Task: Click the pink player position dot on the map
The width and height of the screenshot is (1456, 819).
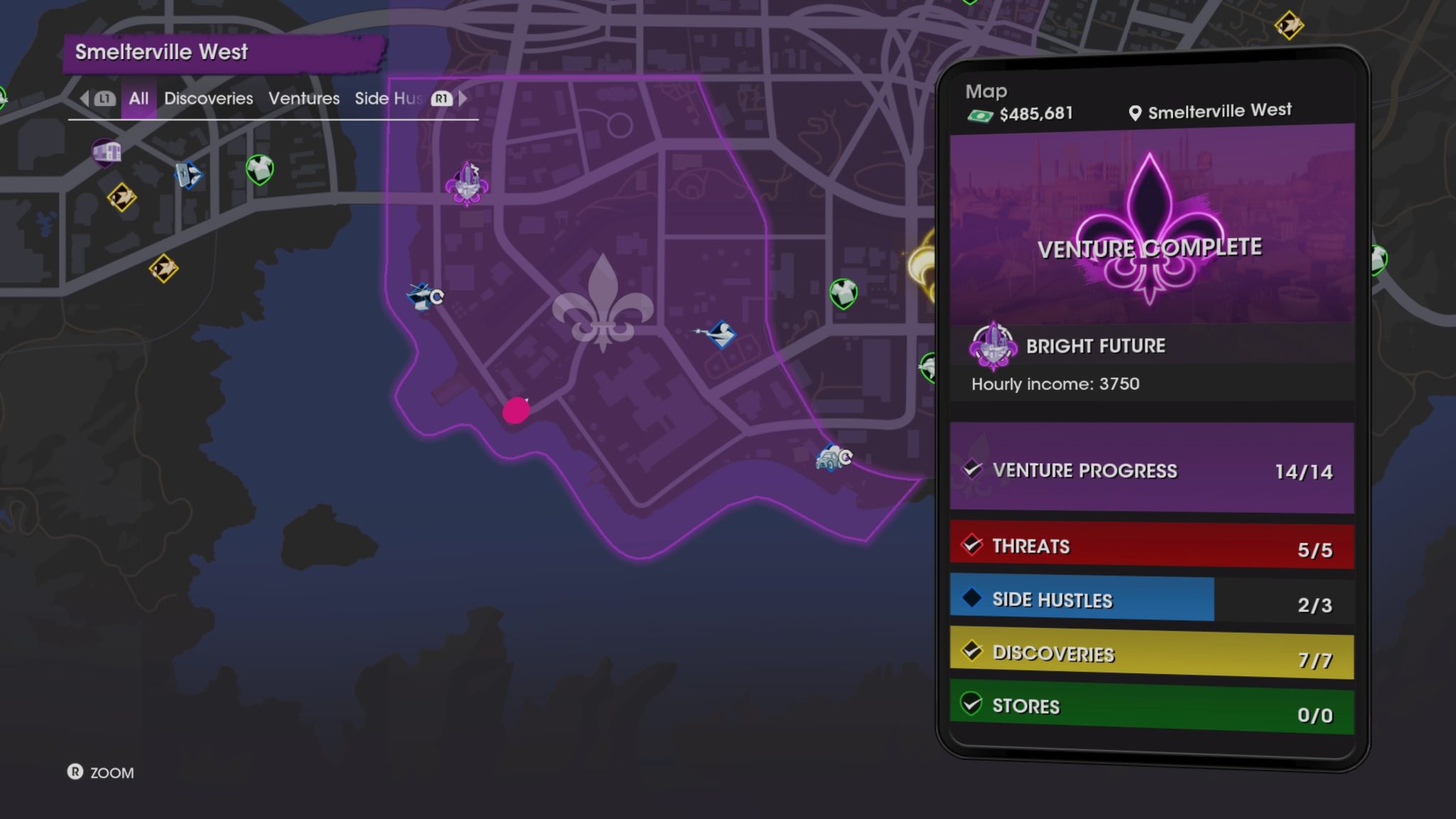Action: point(516,411)
